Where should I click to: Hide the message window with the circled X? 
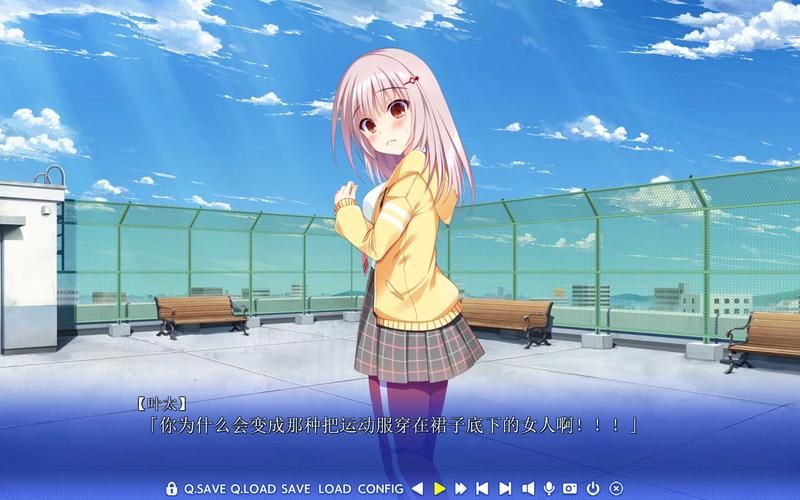pos(616,488)
